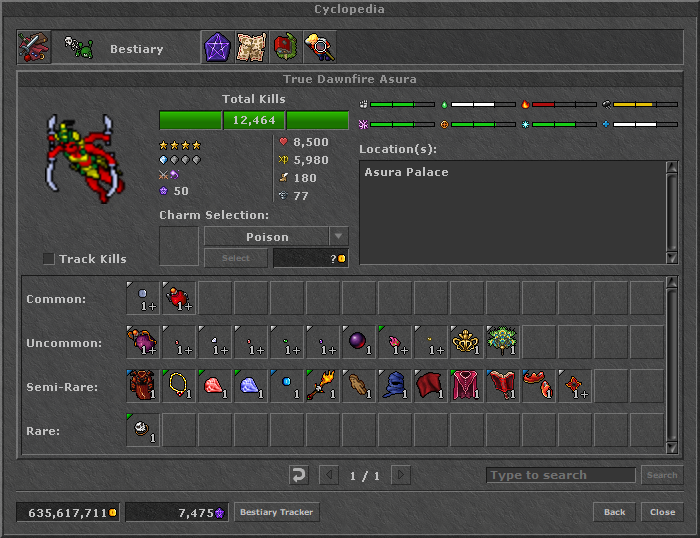This screenshot has width=700, height=538.
Task: Go back with the Back button
Action: coord(614,512)
